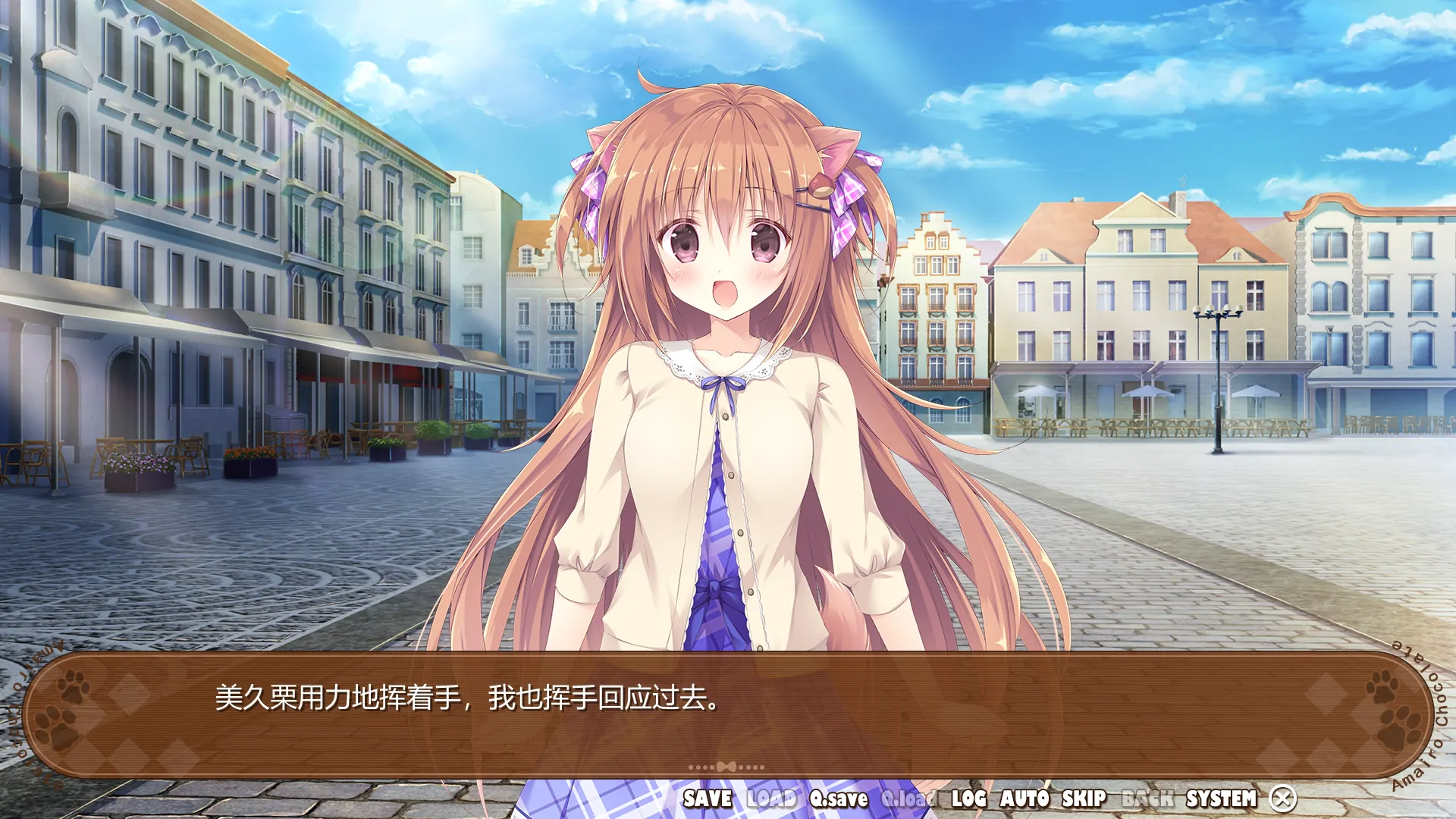Open the SYSTEM settings
Screen dimensions: 1456x819
1221,799
